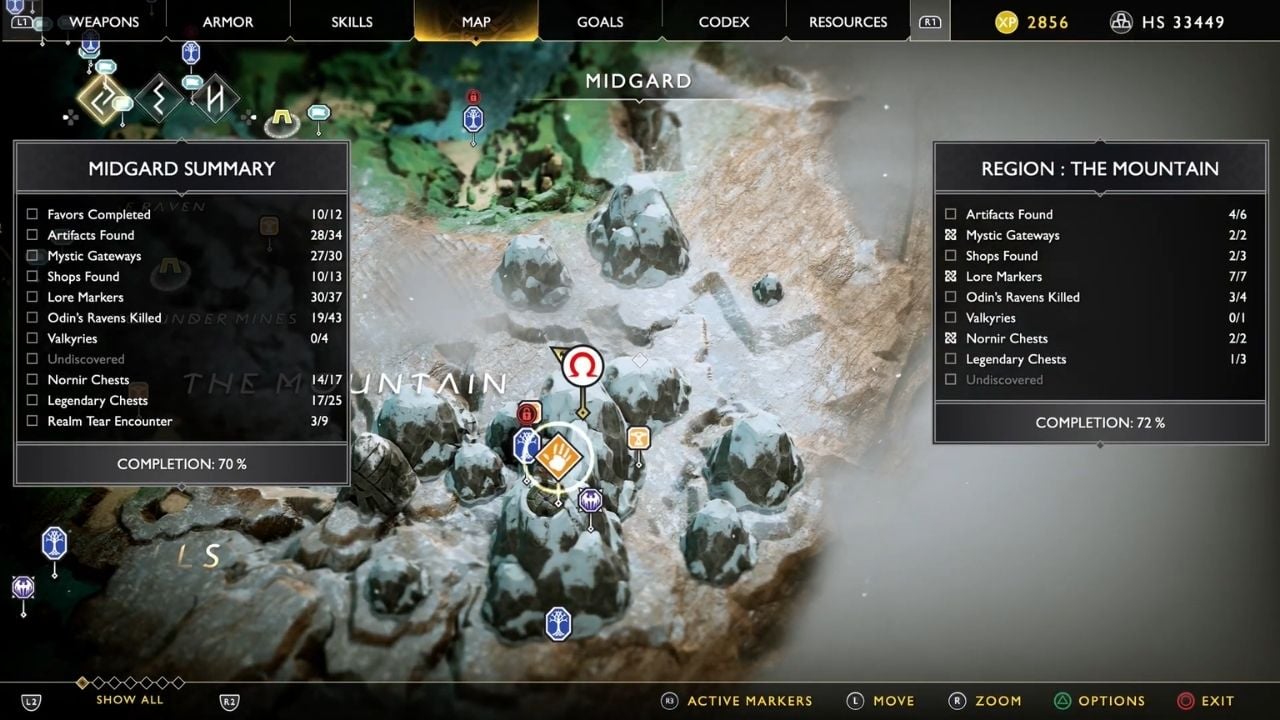Go to the Goals tab
Image resolution: width=1280 pixels, height=720 pixels.
tap(600, 22)
